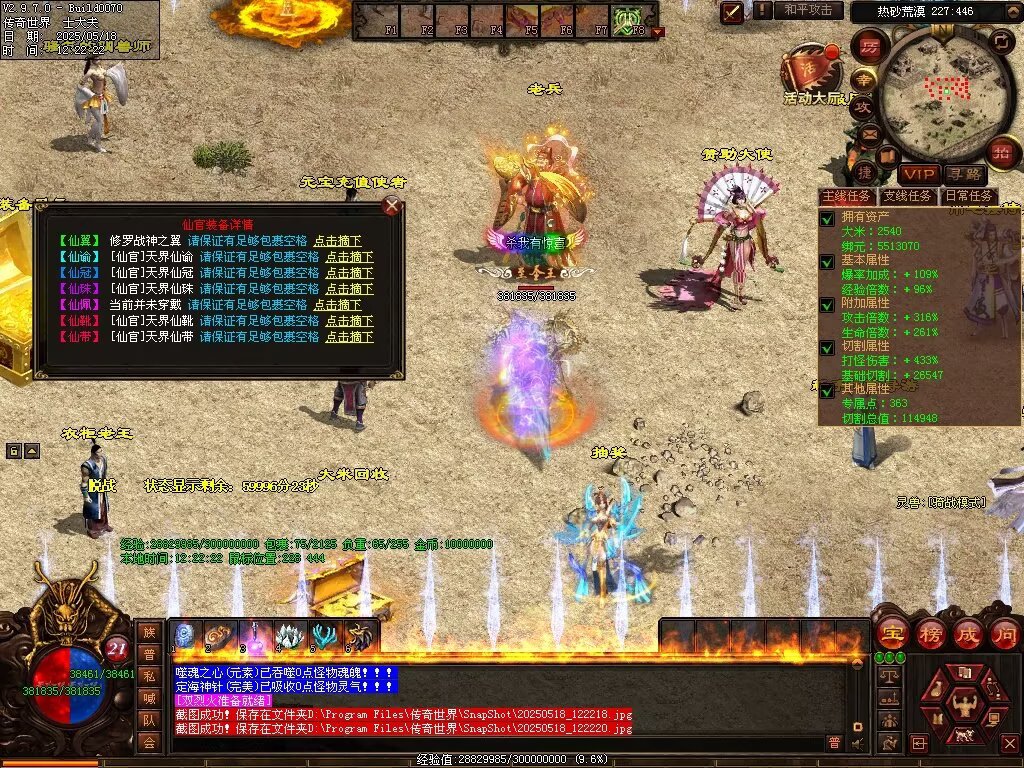Open the 榜 rankings round button
This screenshot has width=1024, height=768.
point(929,633)
